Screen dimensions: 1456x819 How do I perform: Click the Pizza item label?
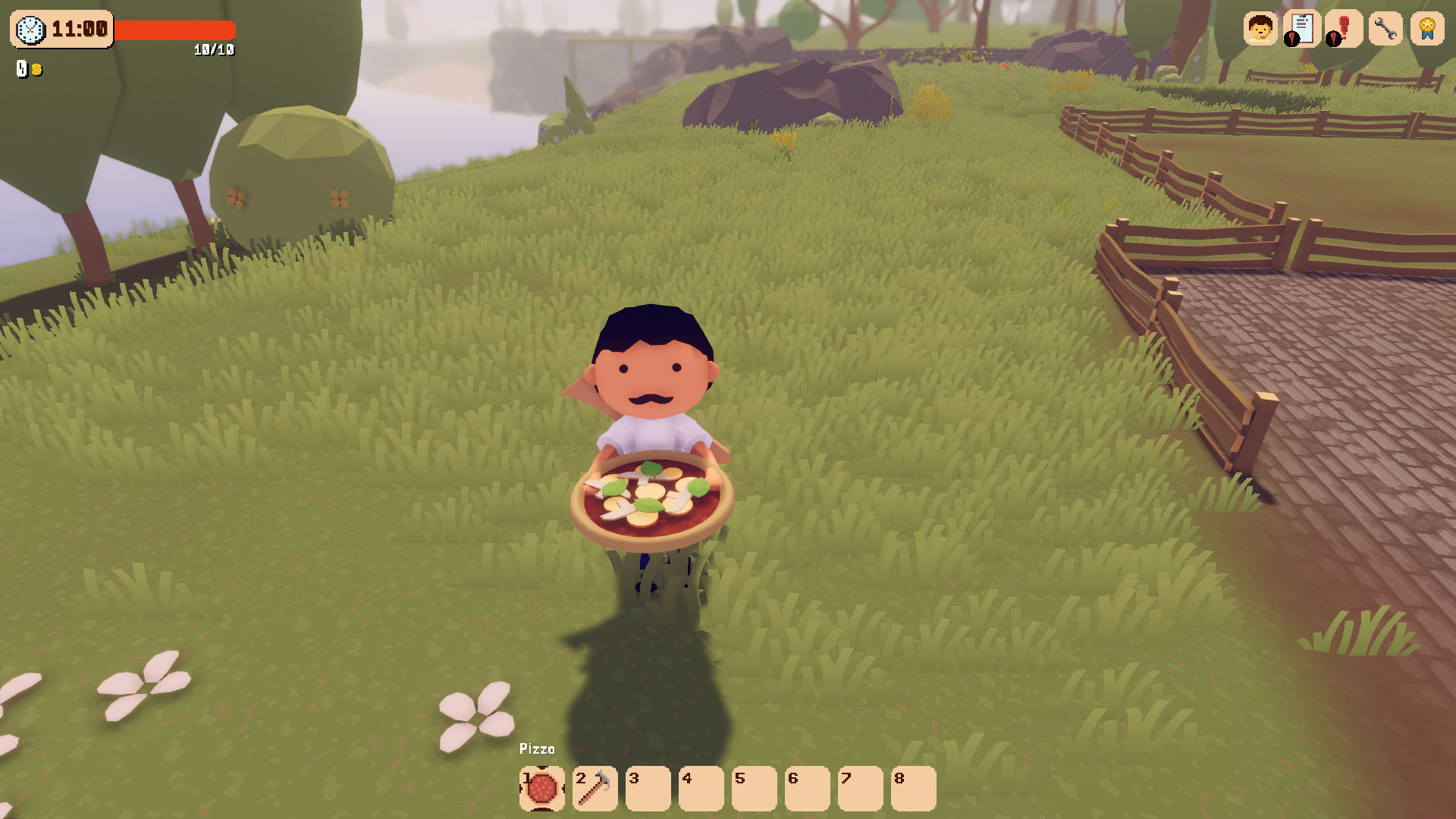(x=536, y=748)
